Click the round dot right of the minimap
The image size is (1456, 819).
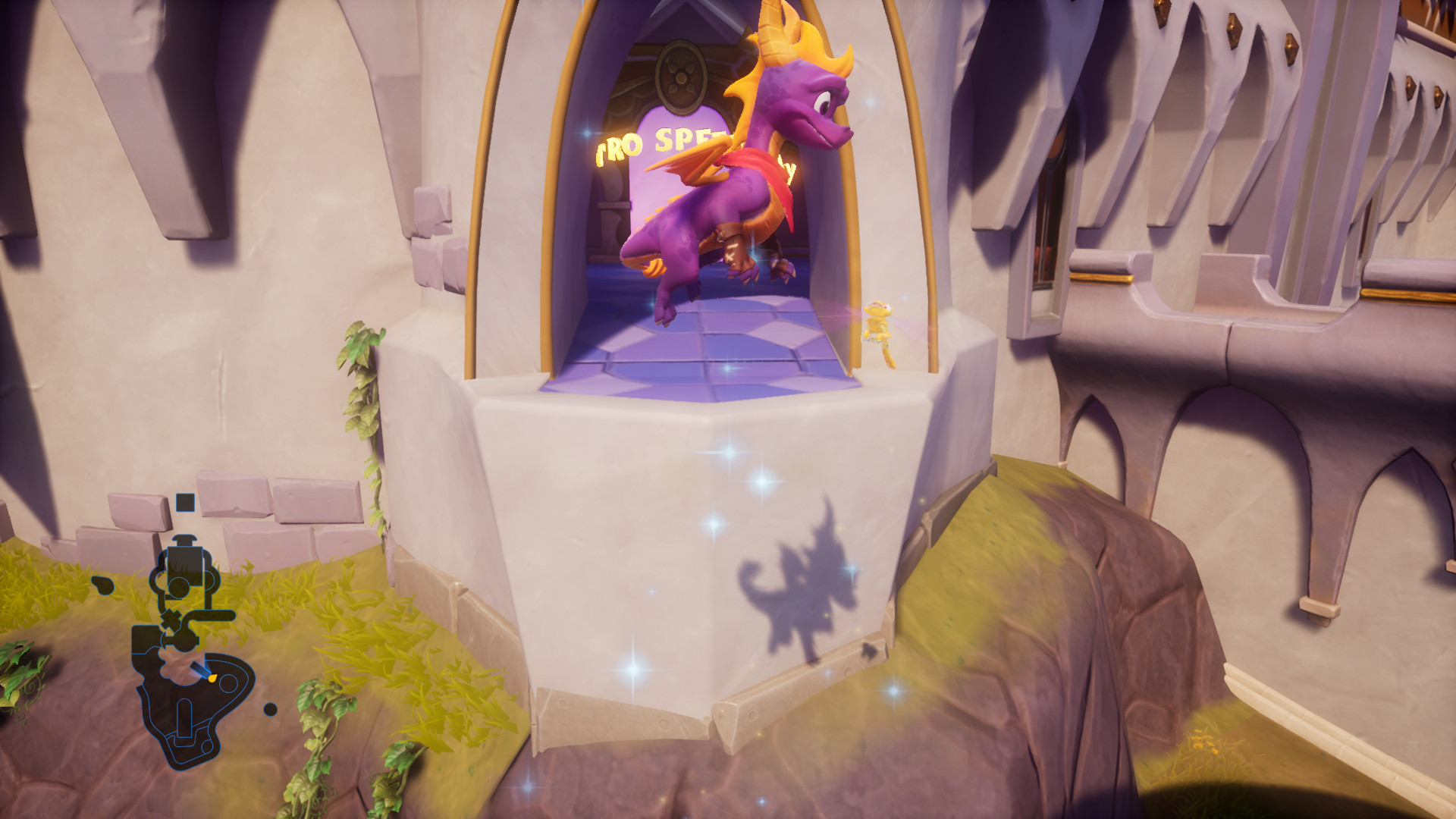tap(271, 709)
